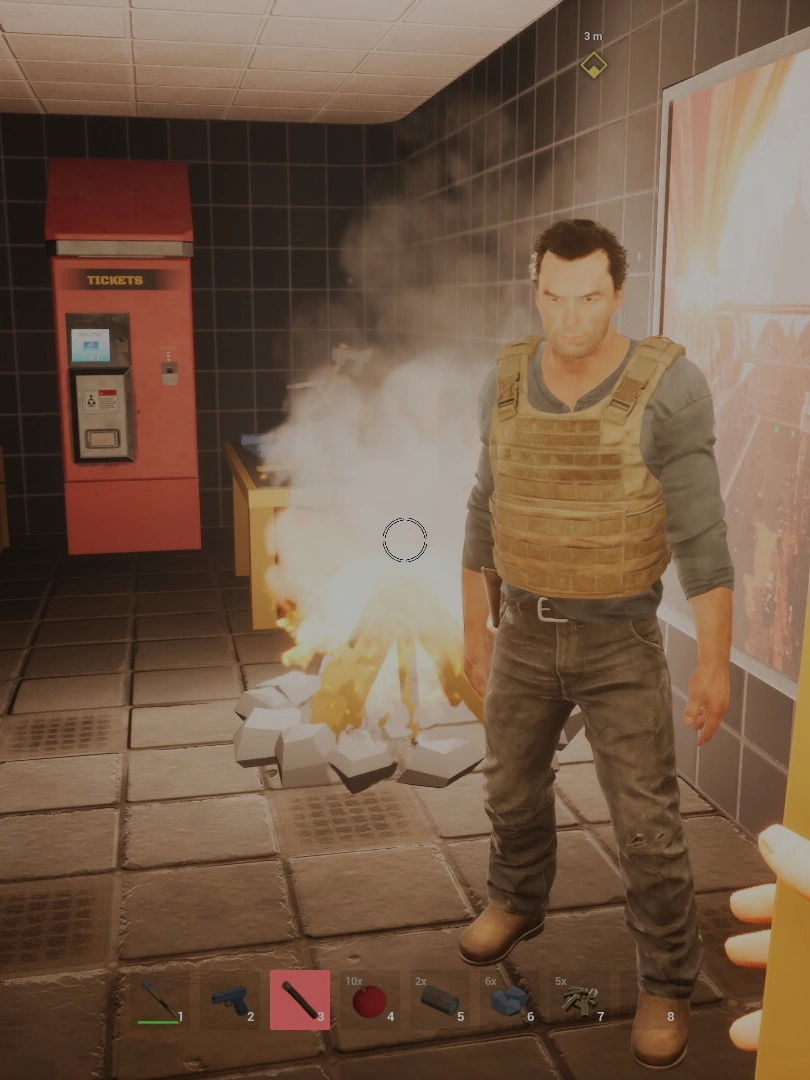Select the red apple stack slot

(369, 999)
